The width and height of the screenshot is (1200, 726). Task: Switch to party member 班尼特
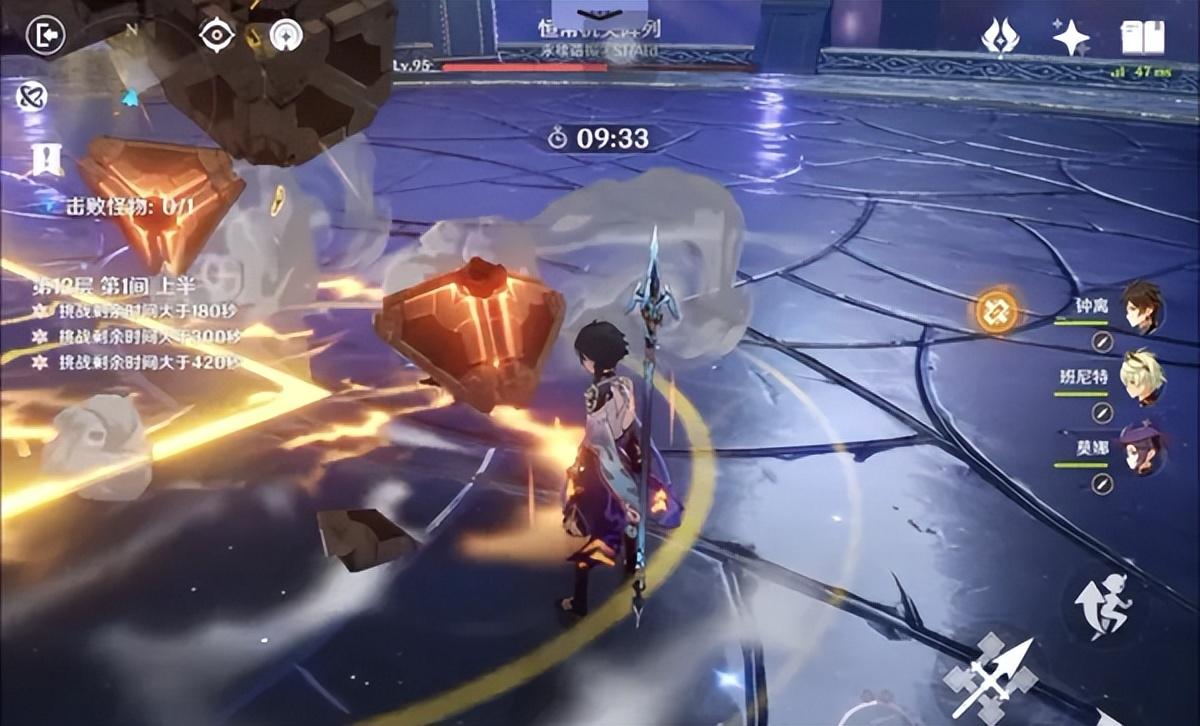tap(1142, 376)
